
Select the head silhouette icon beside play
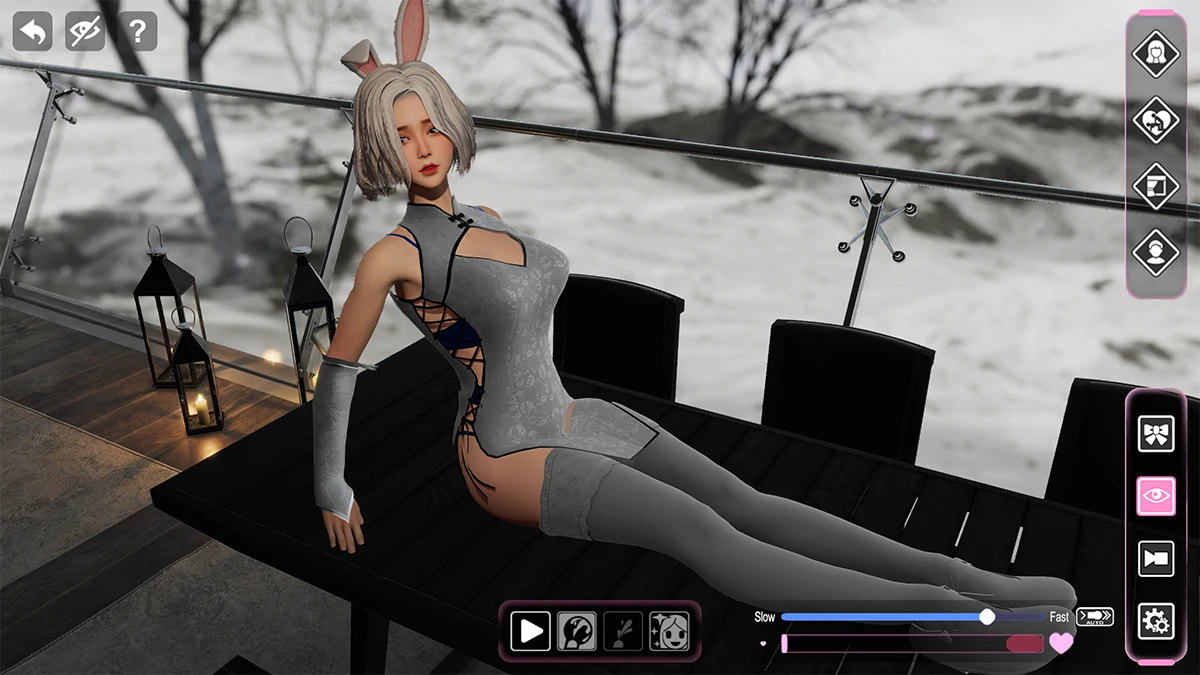pos(577,631)
